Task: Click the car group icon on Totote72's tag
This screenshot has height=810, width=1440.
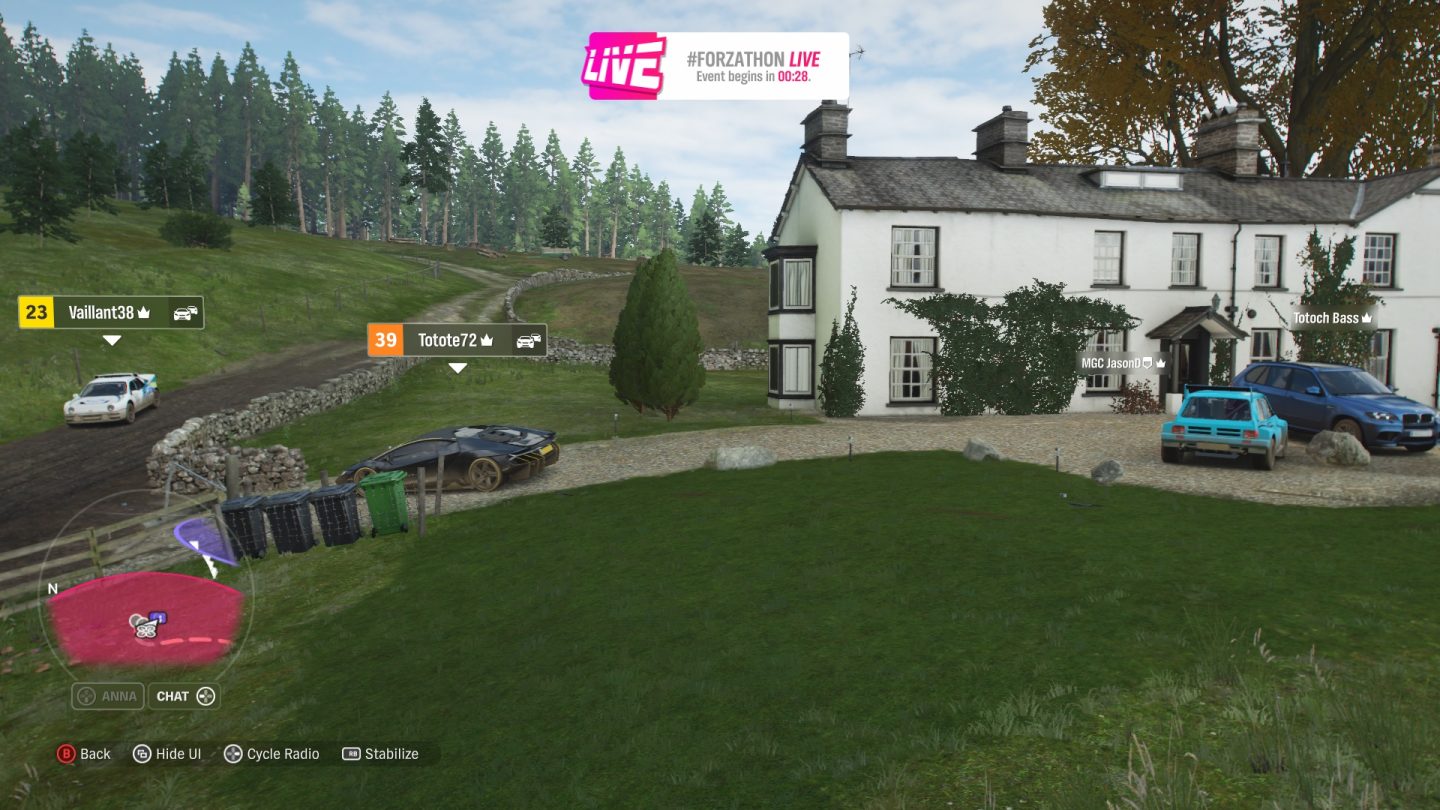Action: click(528, 340)
